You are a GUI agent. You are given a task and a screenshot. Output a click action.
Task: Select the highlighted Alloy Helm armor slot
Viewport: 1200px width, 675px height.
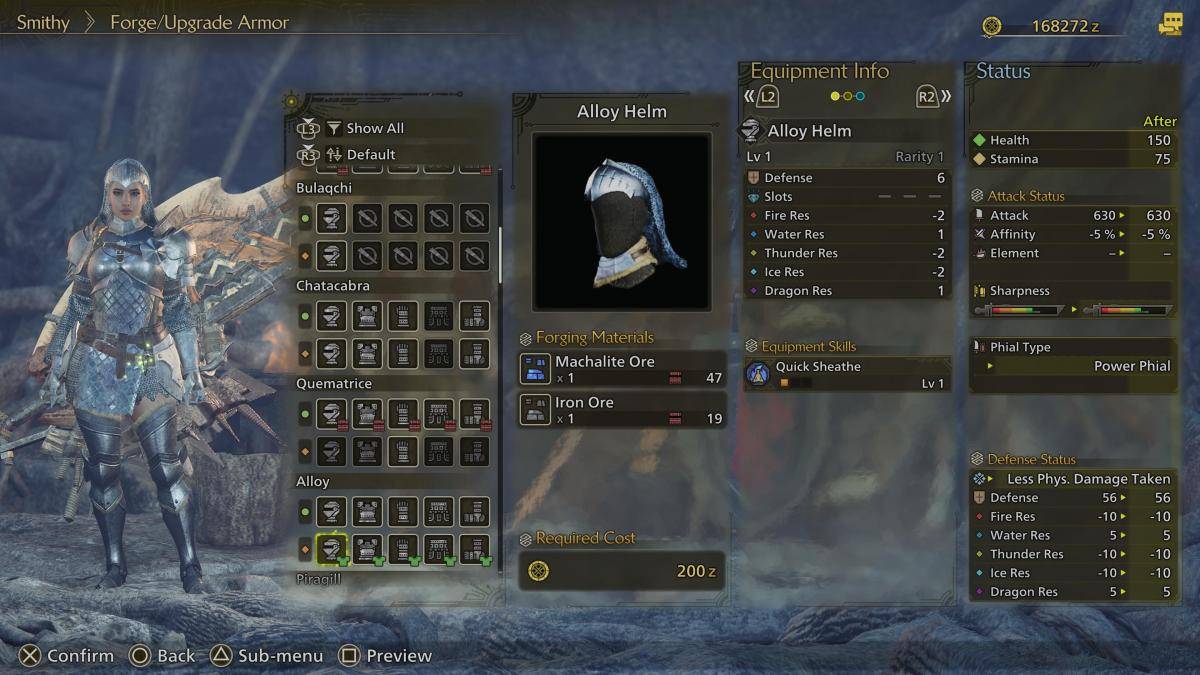coord(332,549)
